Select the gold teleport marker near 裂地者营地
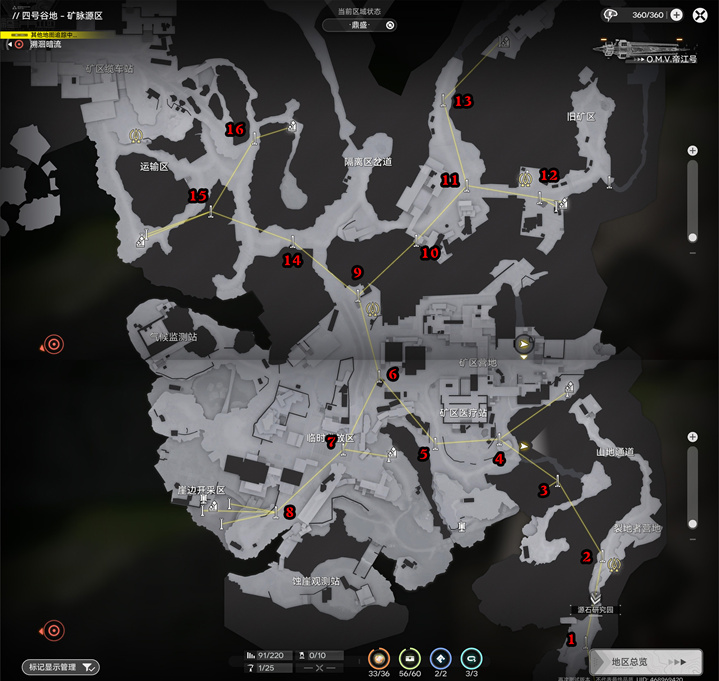 point(612,565)
